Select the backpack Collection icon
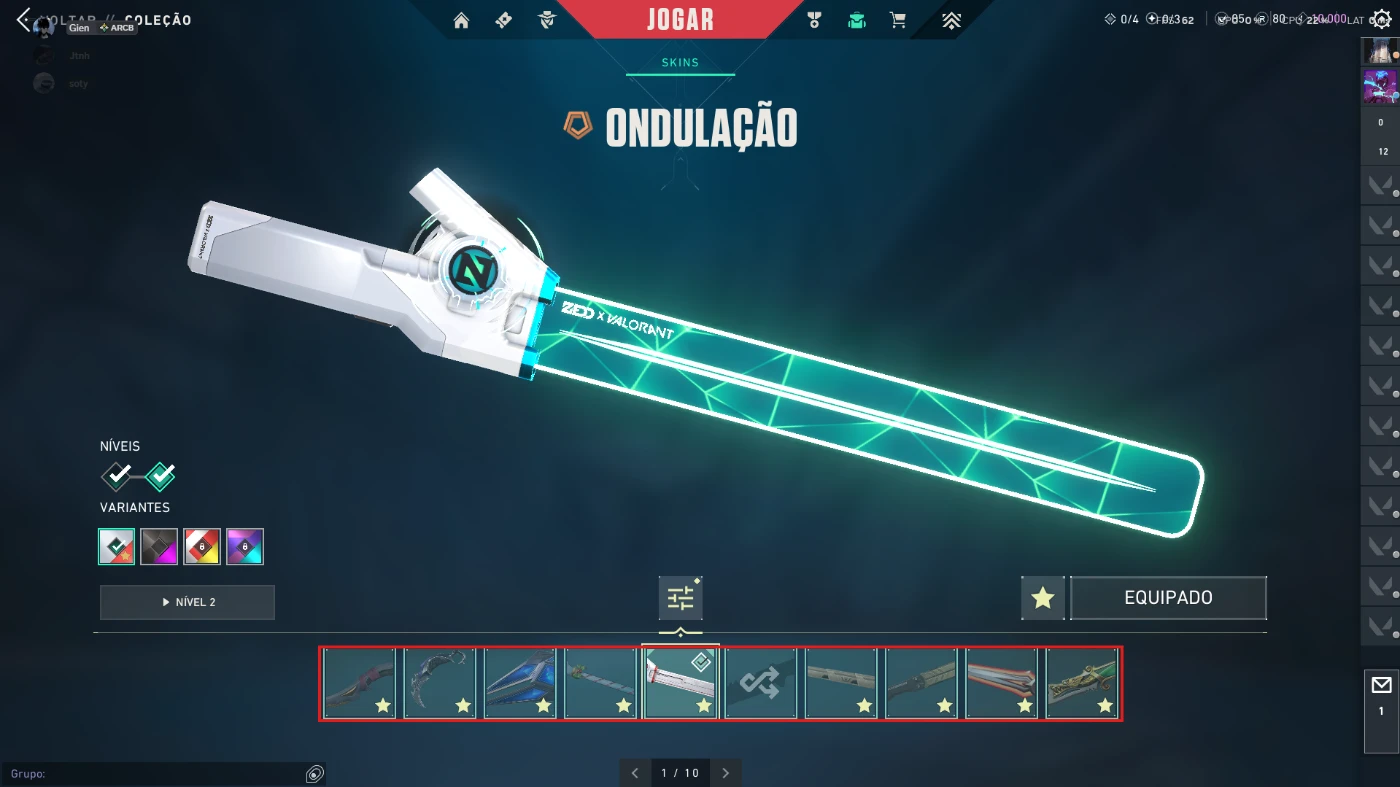The height and width of the screenshot is (787, 1400). click(x=856, y=20)
